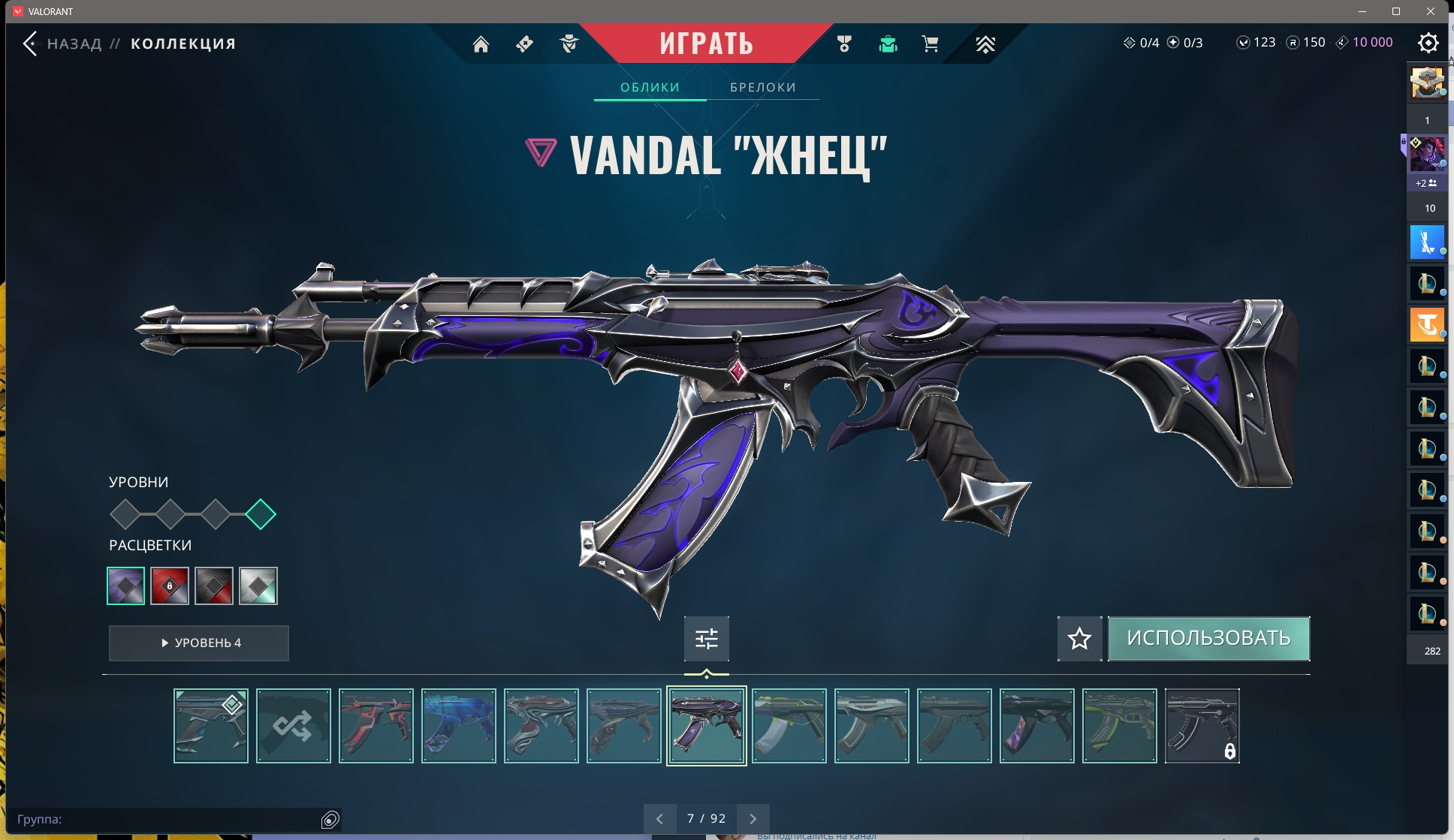Open the store via shopping cart icon

click(930, 44)
